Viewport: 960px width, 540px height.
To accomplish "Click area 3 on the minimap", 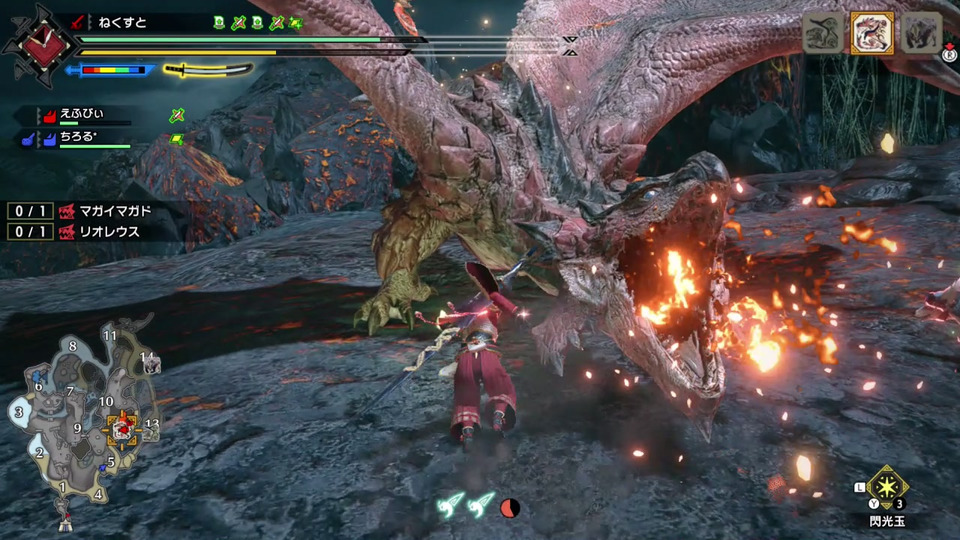I will pyautogui.click(x=18, y=411).
